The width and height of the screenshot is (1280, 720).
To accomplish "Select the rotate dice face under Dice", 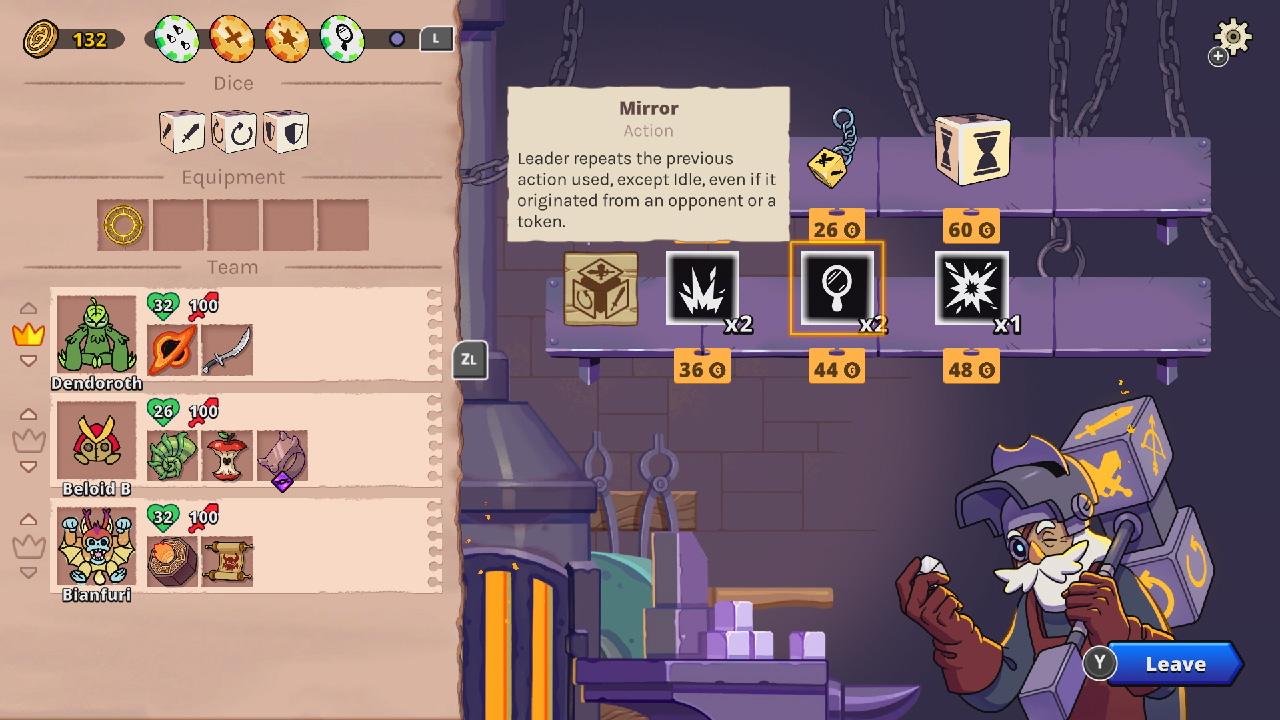I will (x=233, y=131).
